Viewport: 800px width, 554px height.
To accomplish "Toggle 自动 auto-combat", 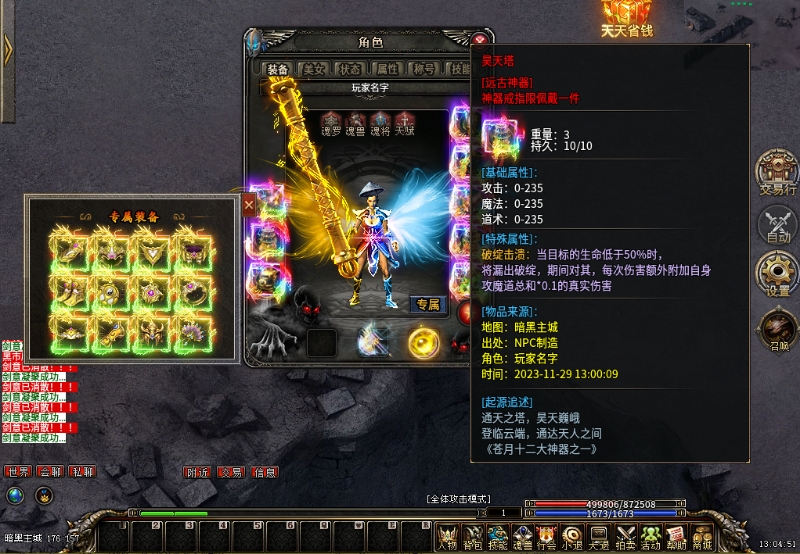I will pos(777,224).
